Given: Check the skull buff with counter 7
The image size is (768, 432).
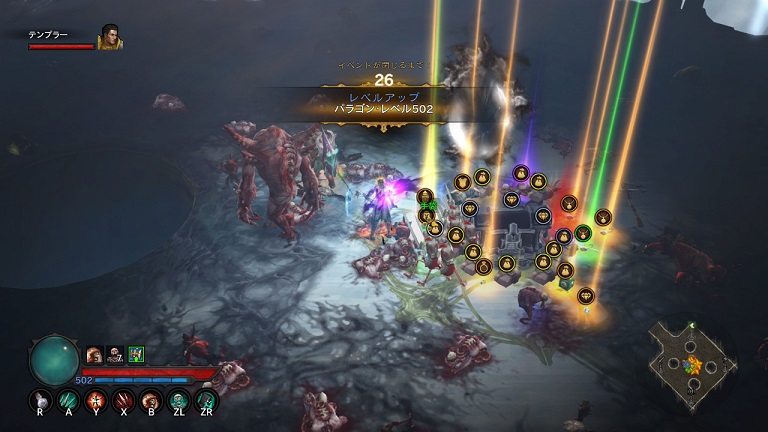Looking at the screenshot, I should (115, 353).
